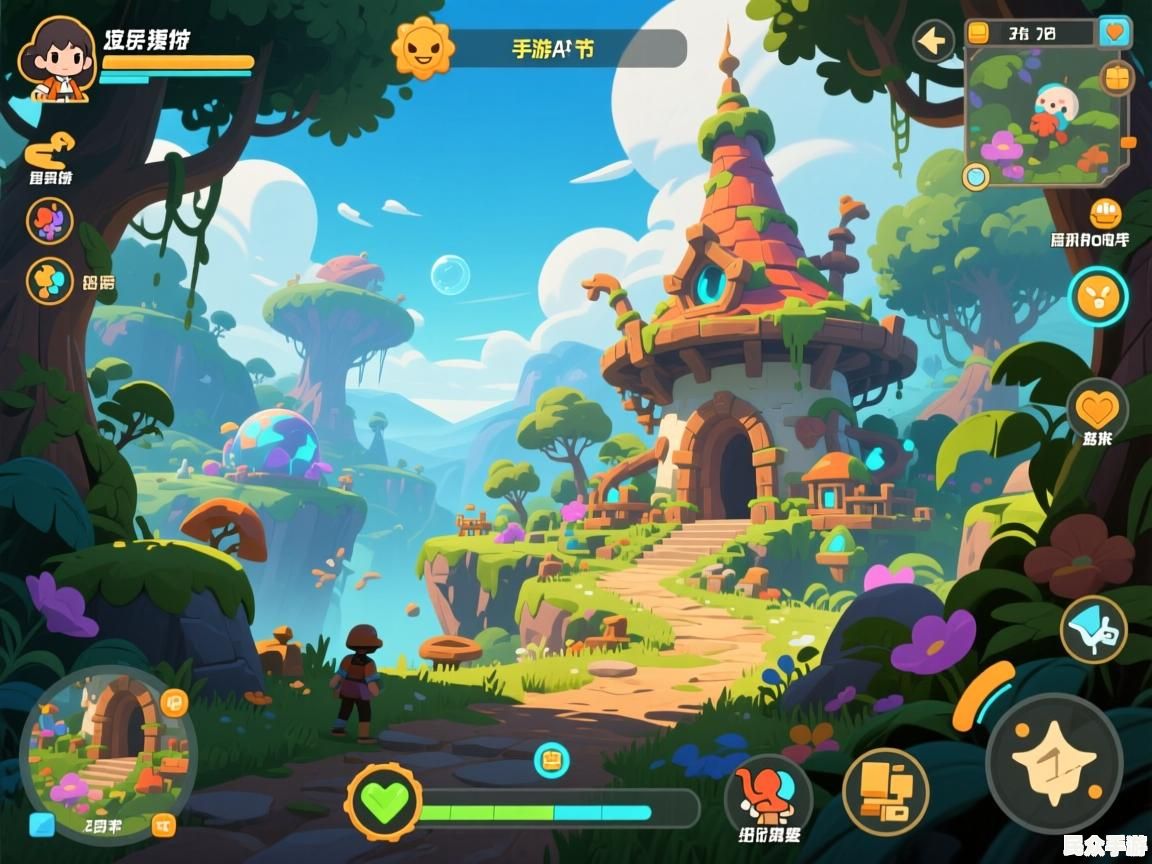Tap the yellow back arrow button
This screenshot has width=1152, height=864.
coord(934,41)
